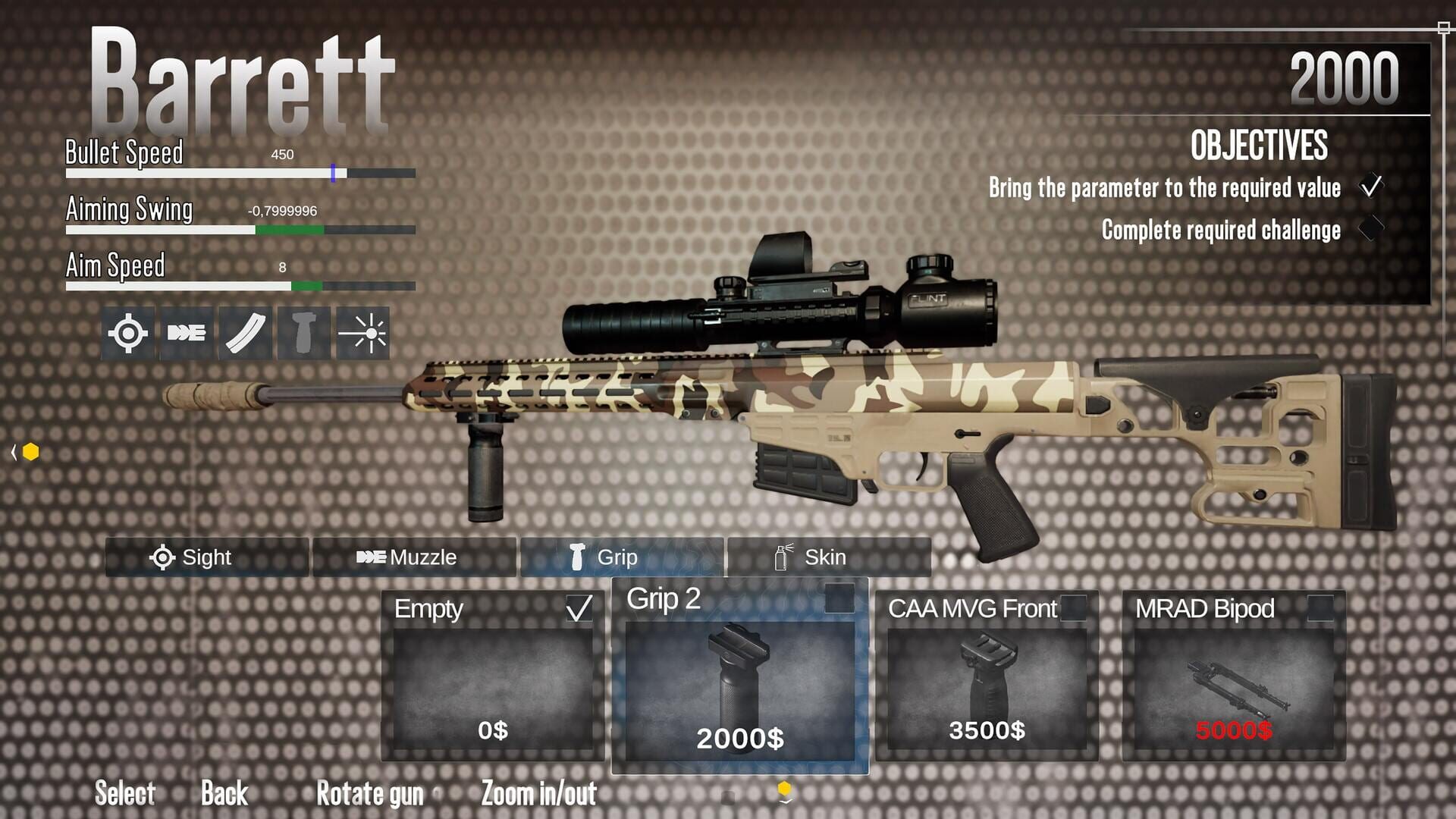Click the left chevron arrow at screen edge

14,453
